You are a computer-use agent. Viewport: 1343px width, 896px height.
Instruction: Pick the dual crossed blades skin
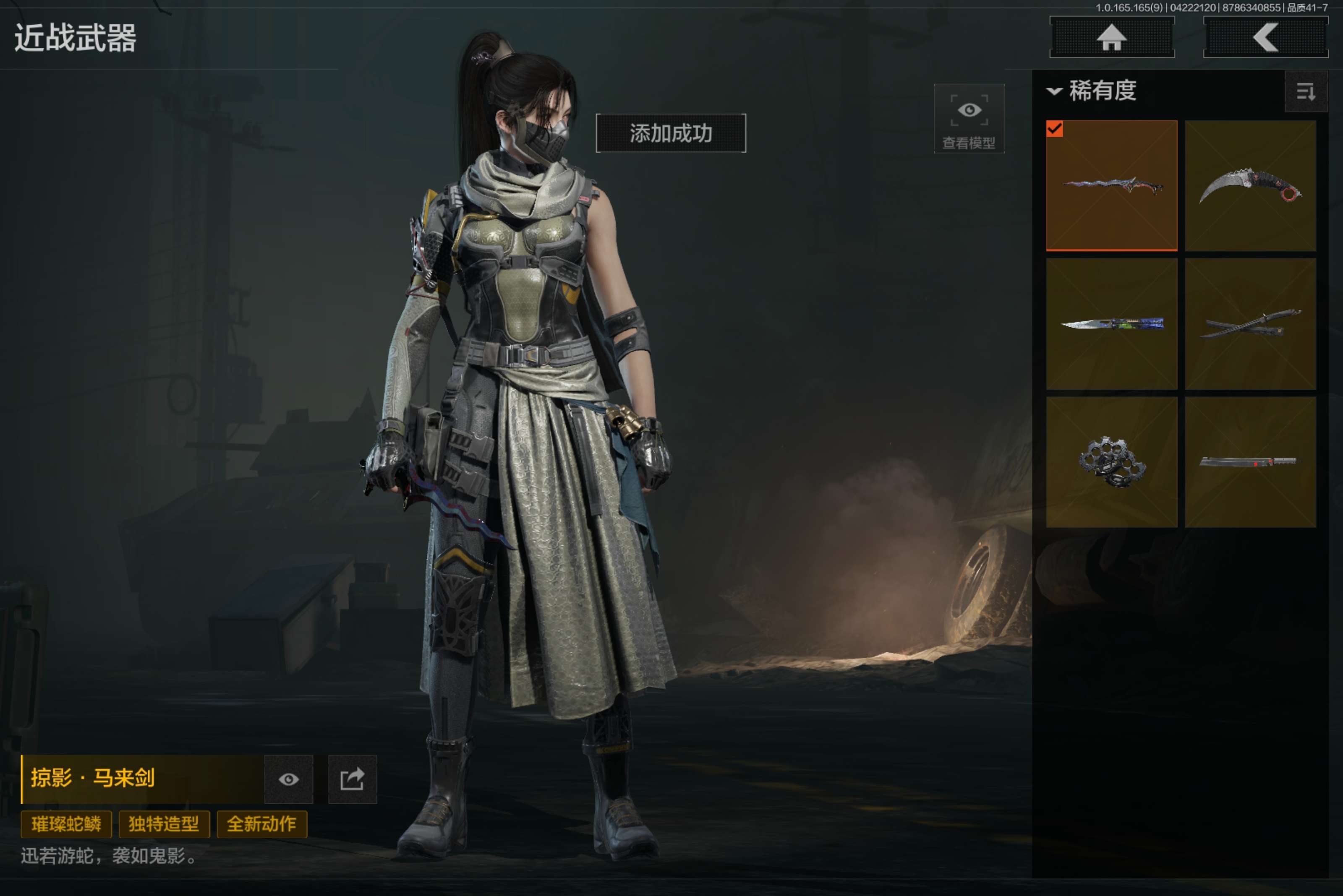click(1250, 324)
